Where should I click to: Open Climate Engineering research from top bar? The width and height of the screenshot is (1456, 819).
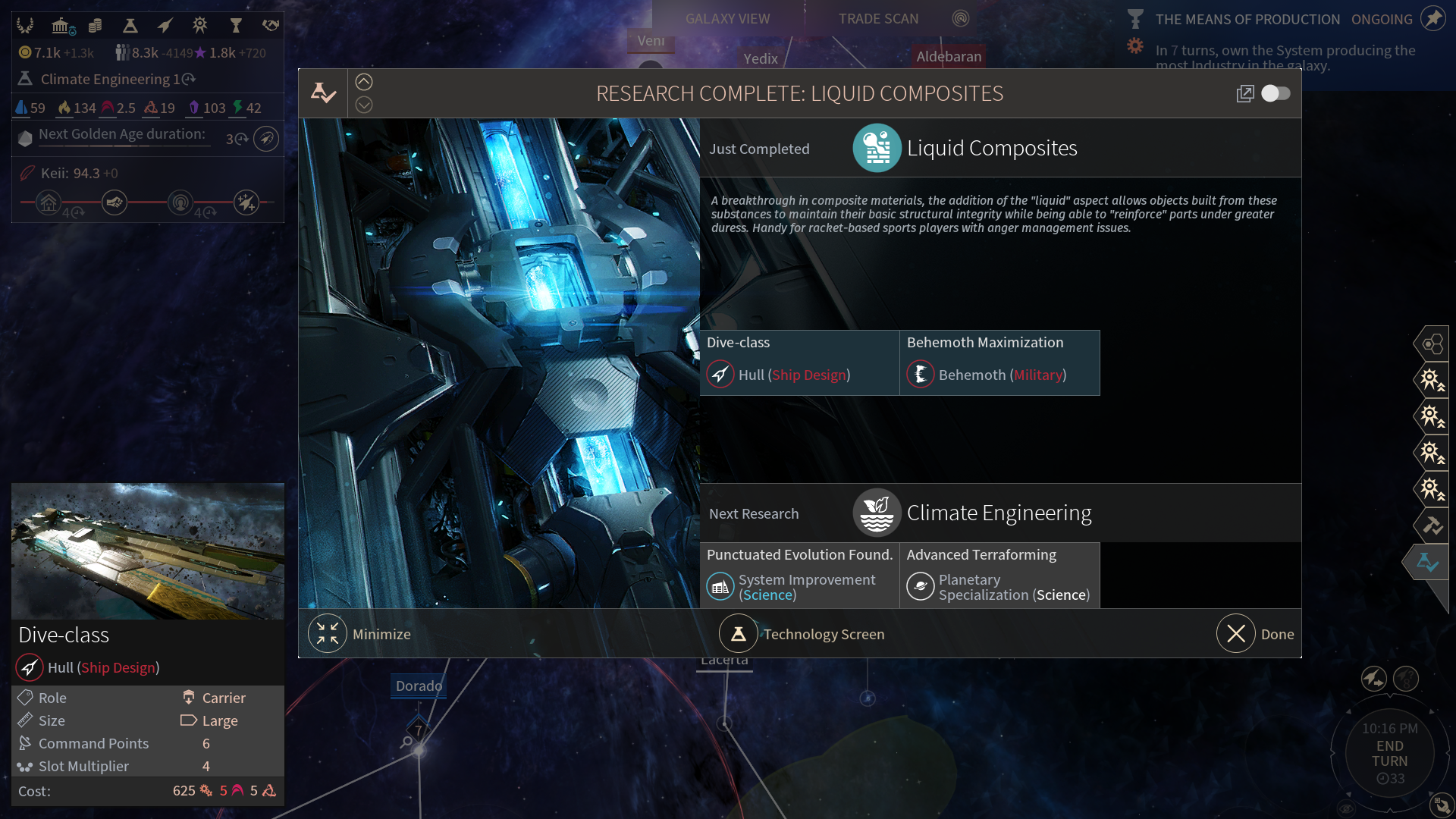(x=106, y=79)
